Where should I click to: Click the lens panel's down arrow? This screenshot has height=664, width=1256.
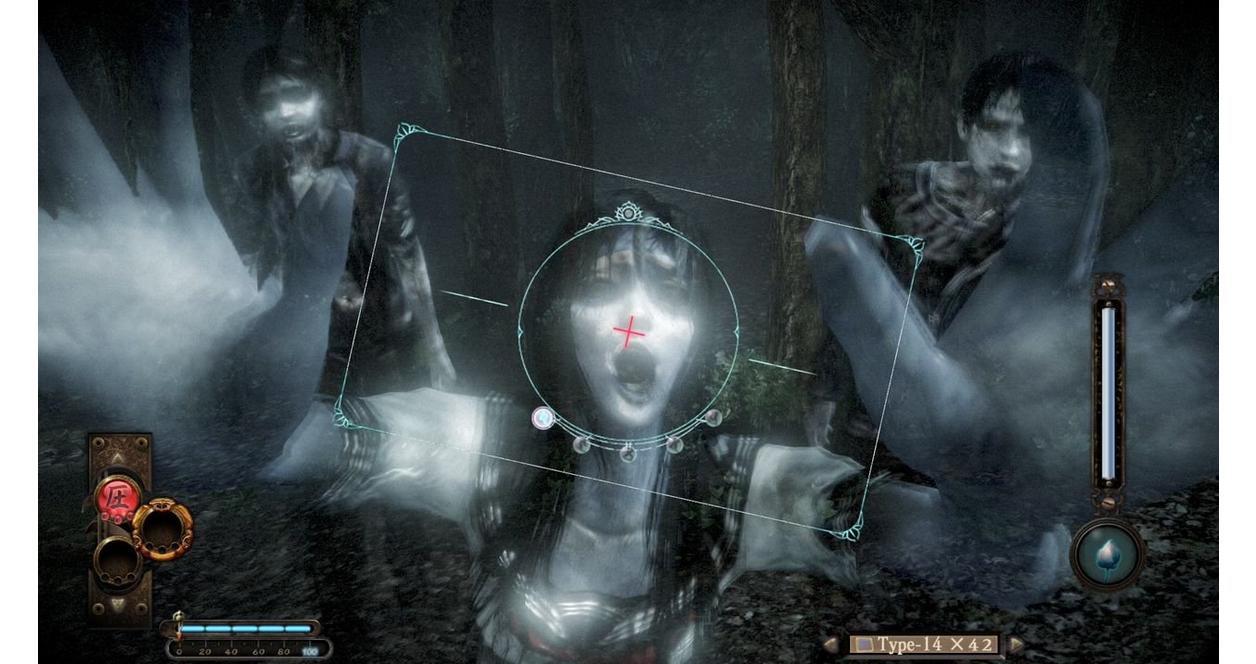pos(119,605)
